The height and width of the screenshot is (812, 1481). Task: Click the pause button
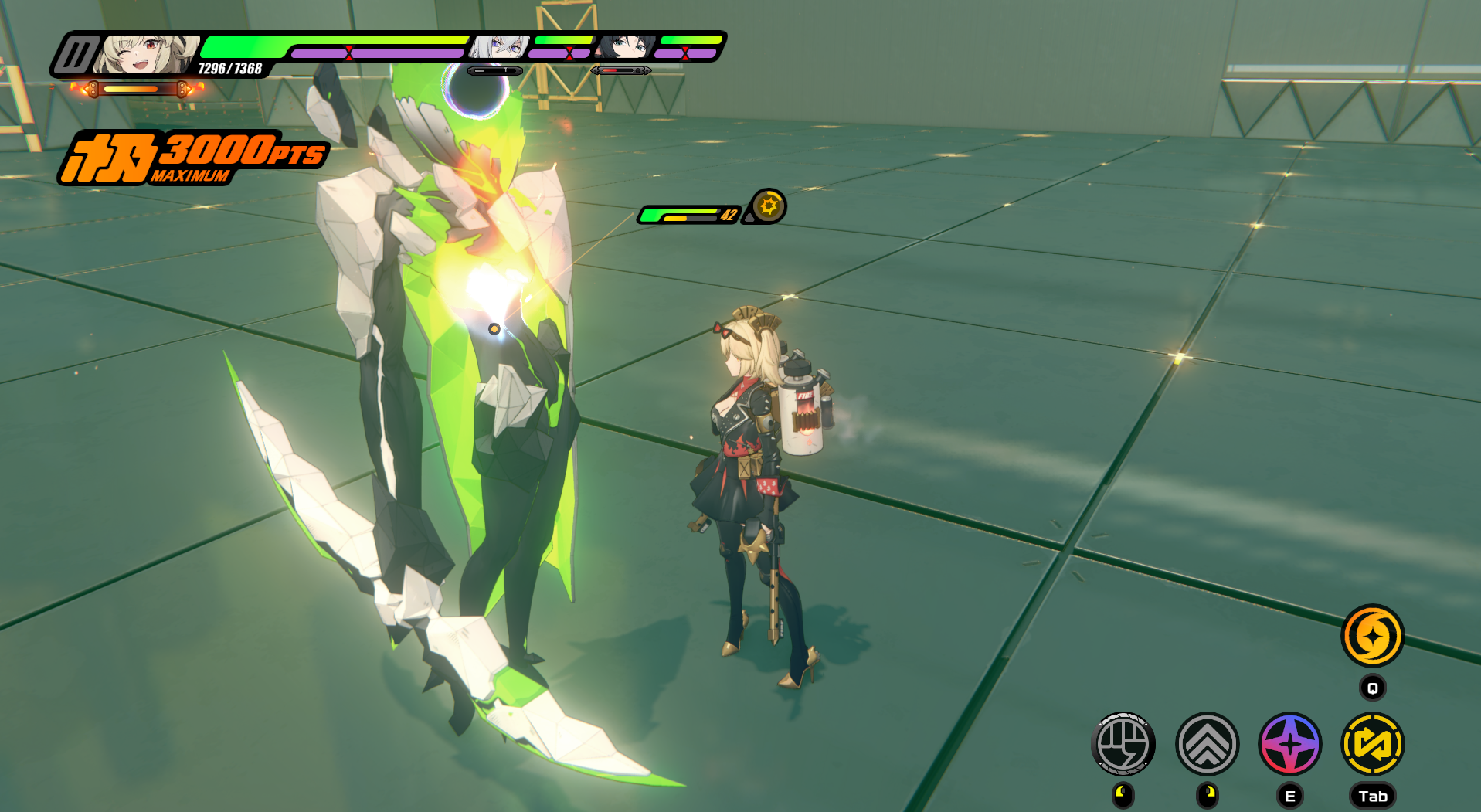76,55
